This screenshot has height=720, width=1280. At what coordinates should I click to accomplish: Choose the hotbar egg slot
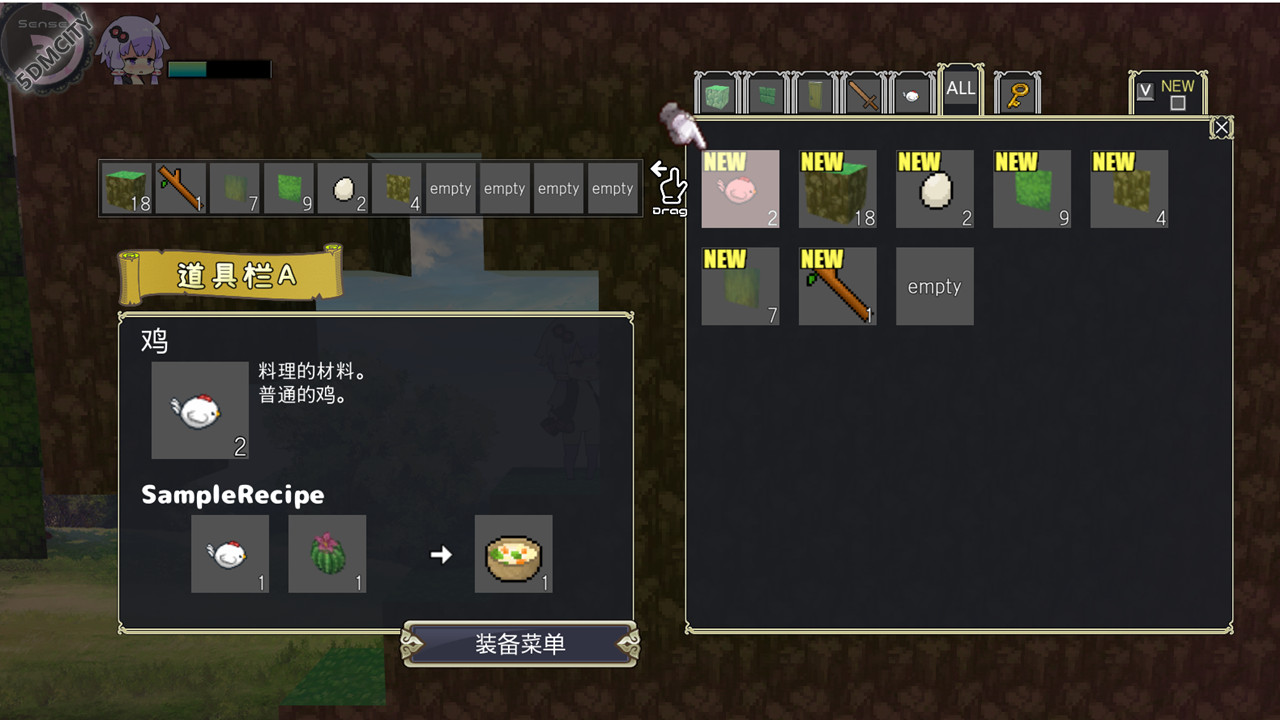coord(343,189)
